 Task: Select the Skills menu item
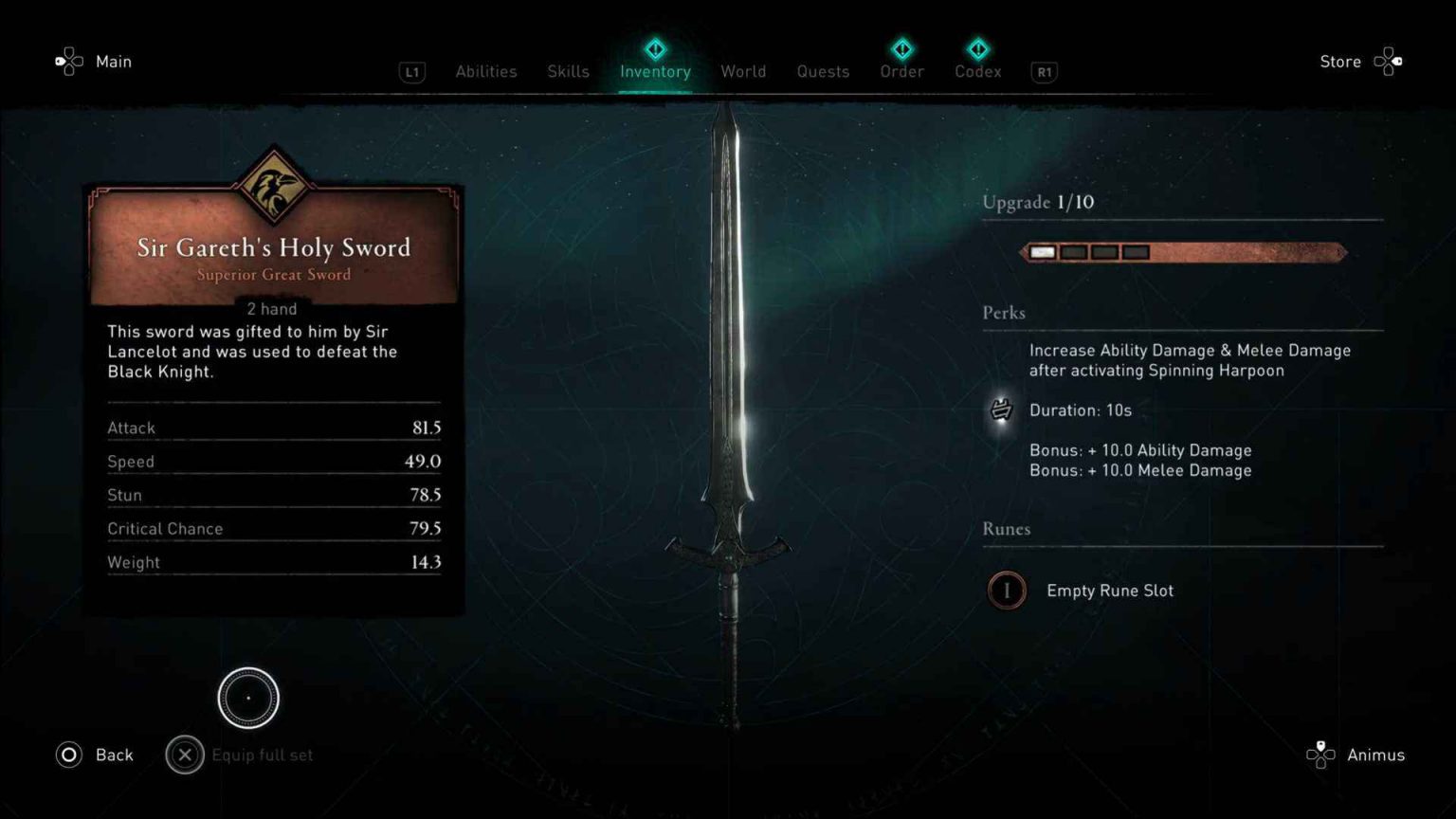(x=567, y=71)
